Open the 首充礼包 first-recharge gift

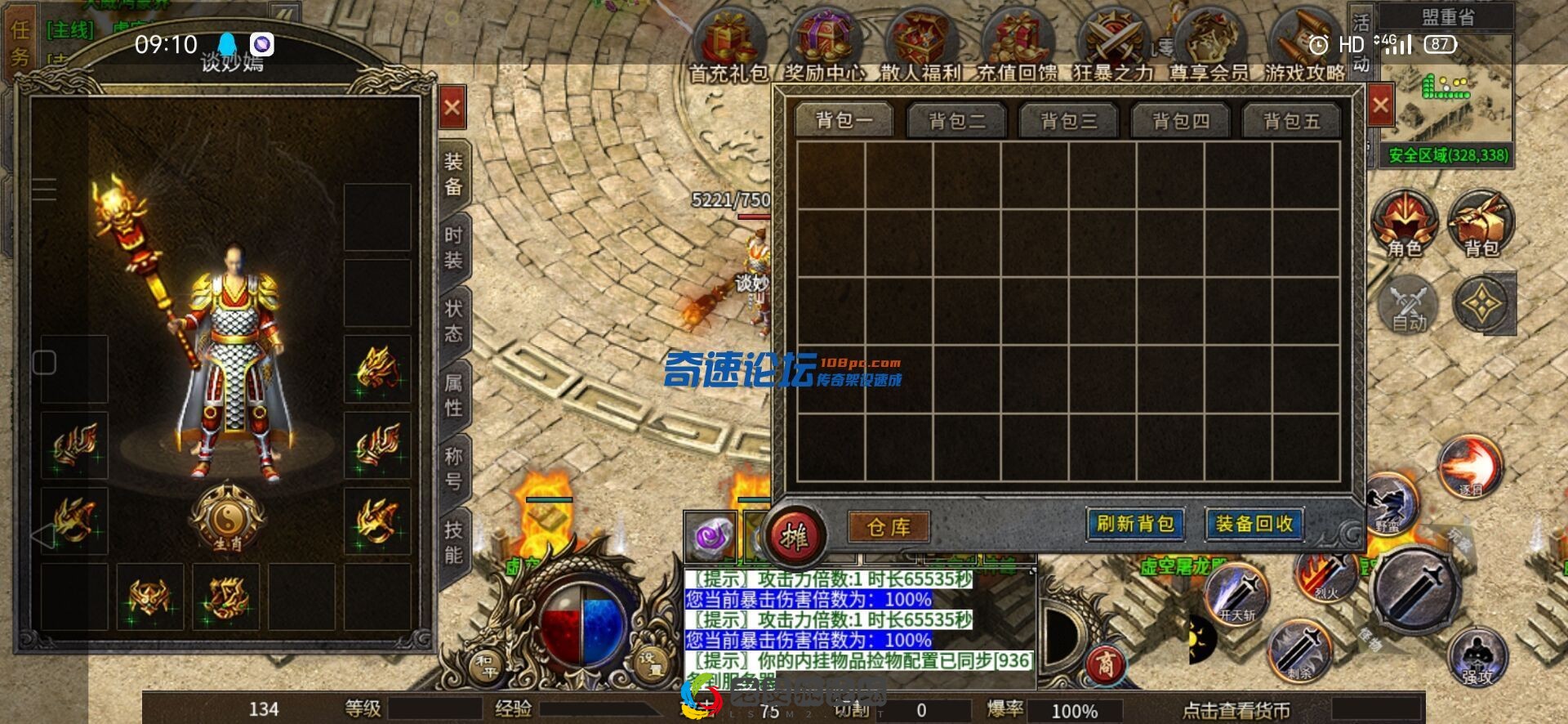coord(728,47)
